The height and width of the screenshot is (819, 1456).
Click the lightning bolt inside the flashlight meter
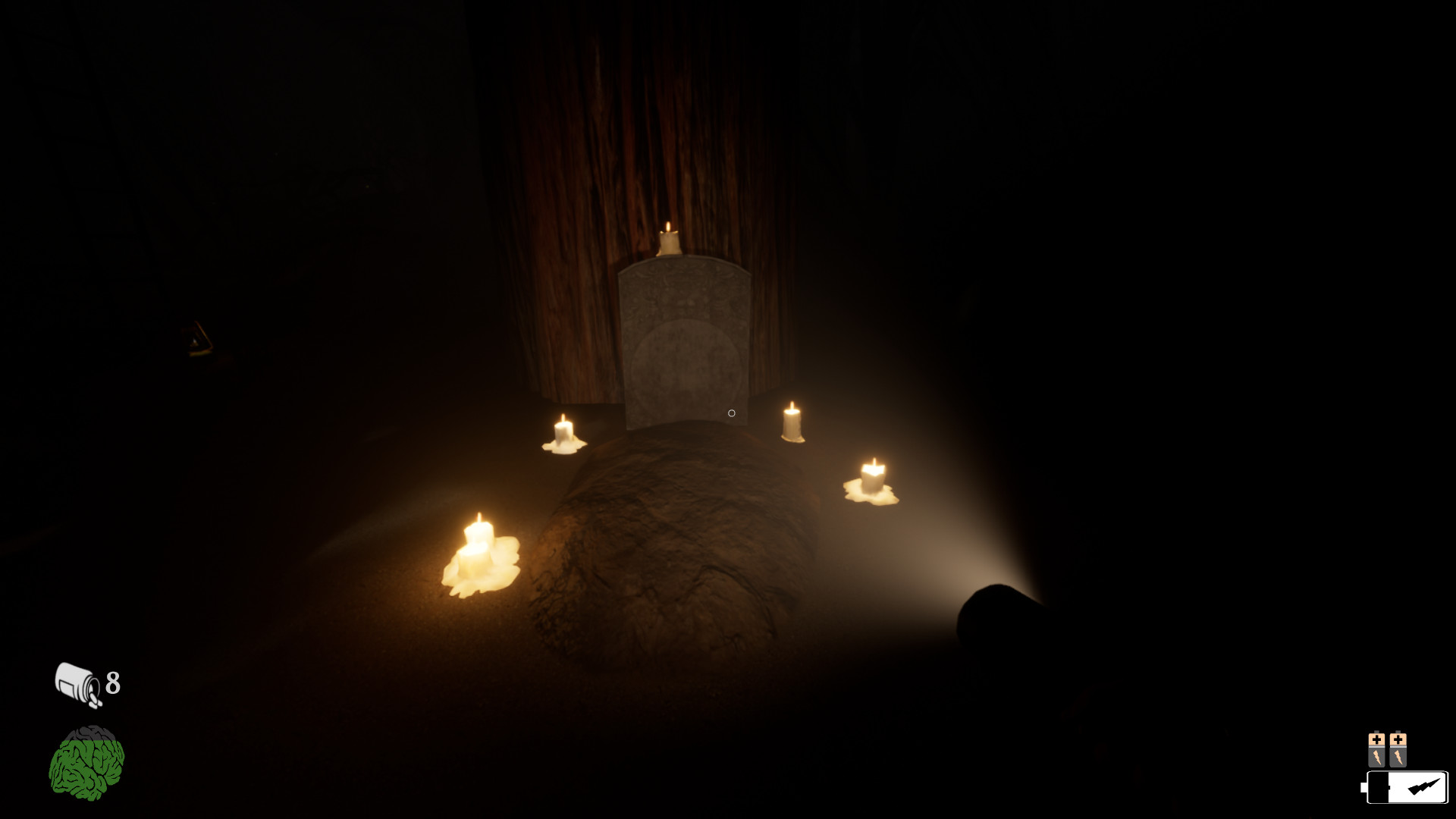[1423, 786]
